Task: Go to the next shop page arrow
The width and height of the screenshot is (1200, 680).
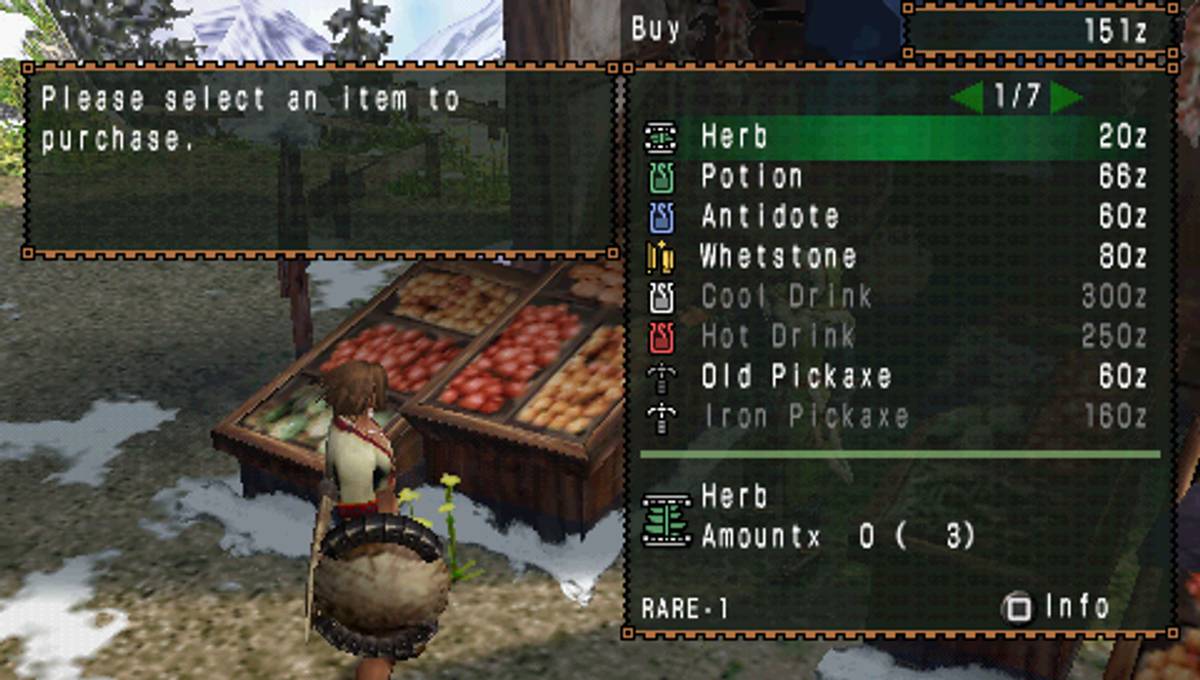Action: pos(1066,97)
